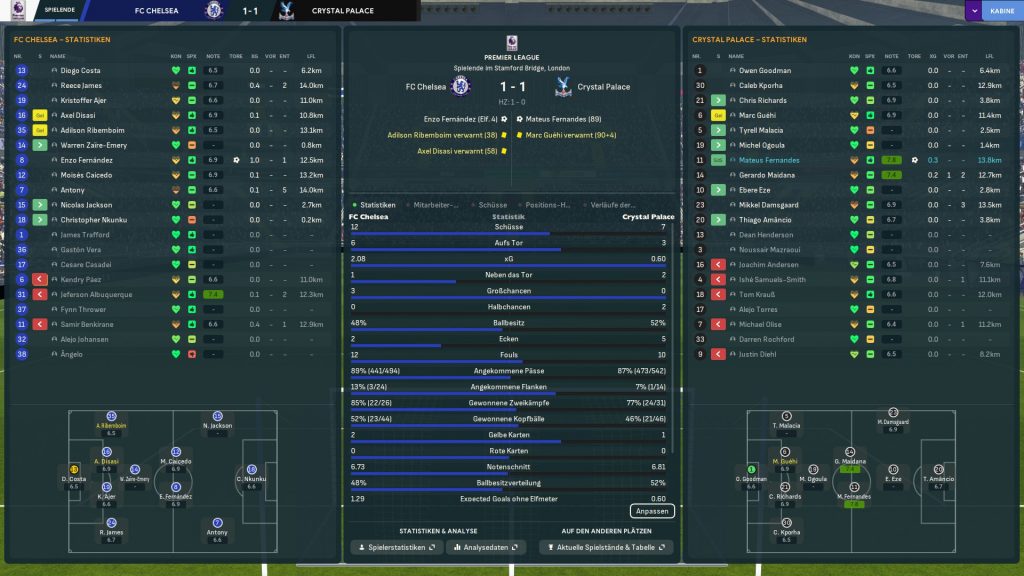The image size is (1024, 576).
Task: Click N. Jackson on Chelsea's formation pitch
Action: click(x=217, y=421)
